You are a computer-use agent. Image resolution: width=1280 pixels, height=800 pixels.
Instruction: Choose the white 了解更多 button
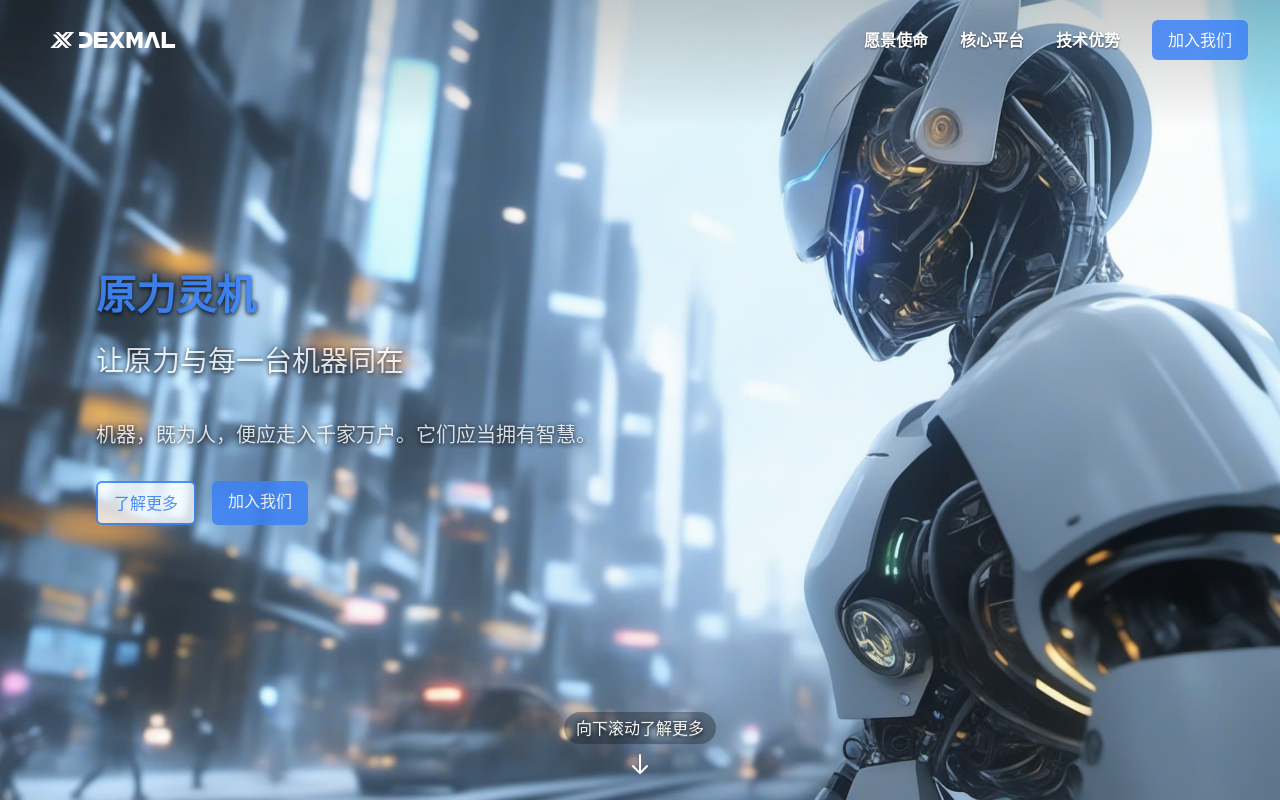(x=146, y=503)
